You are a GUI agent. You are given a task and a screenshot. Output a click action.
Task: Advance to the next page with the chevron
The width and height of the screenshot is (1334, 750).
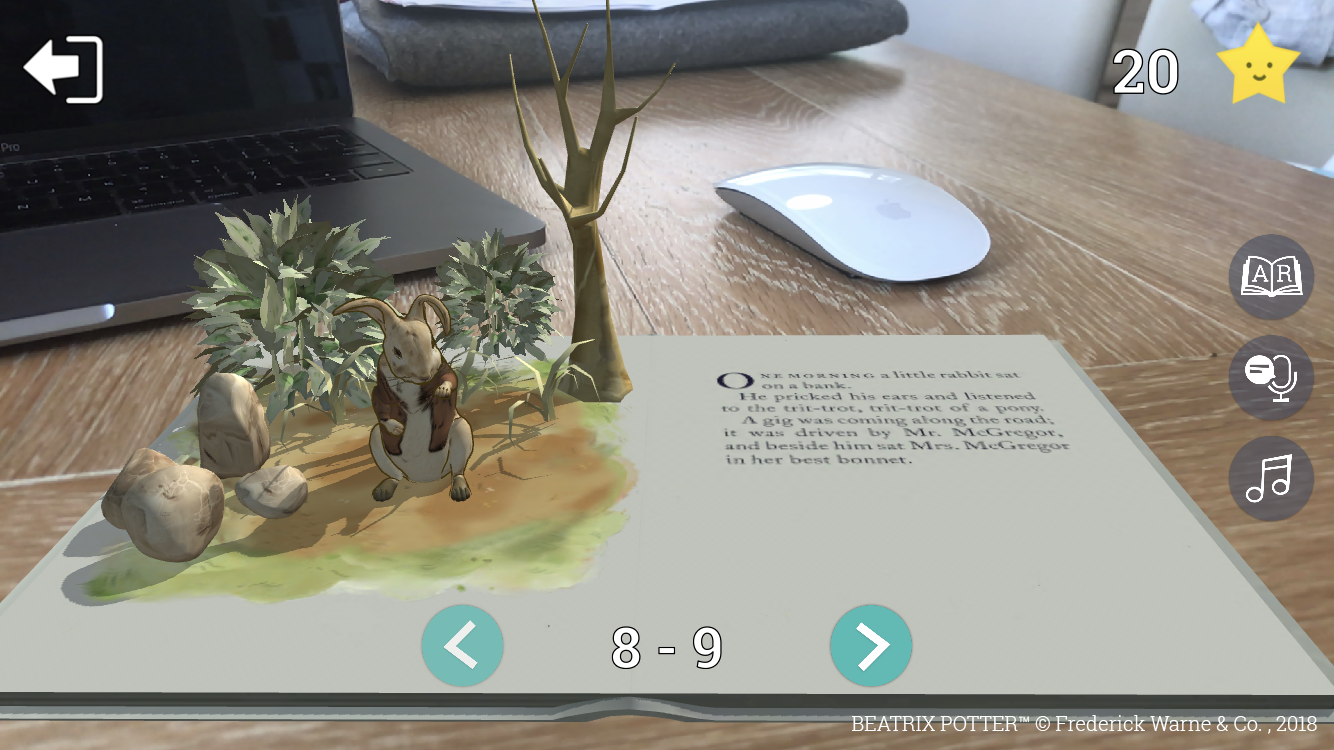click(x=871, y=646)
